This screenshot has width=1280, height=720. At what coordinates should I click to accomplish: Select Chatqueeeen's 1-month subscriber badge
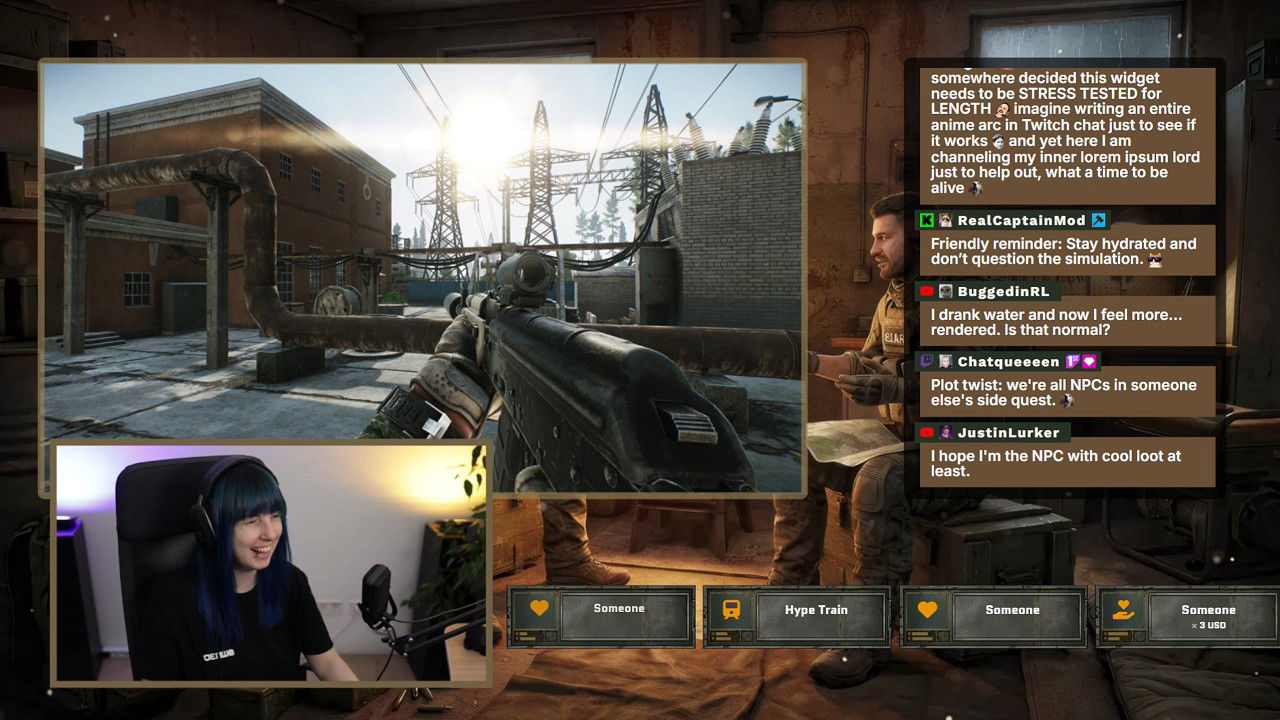tap(1072, 363)
